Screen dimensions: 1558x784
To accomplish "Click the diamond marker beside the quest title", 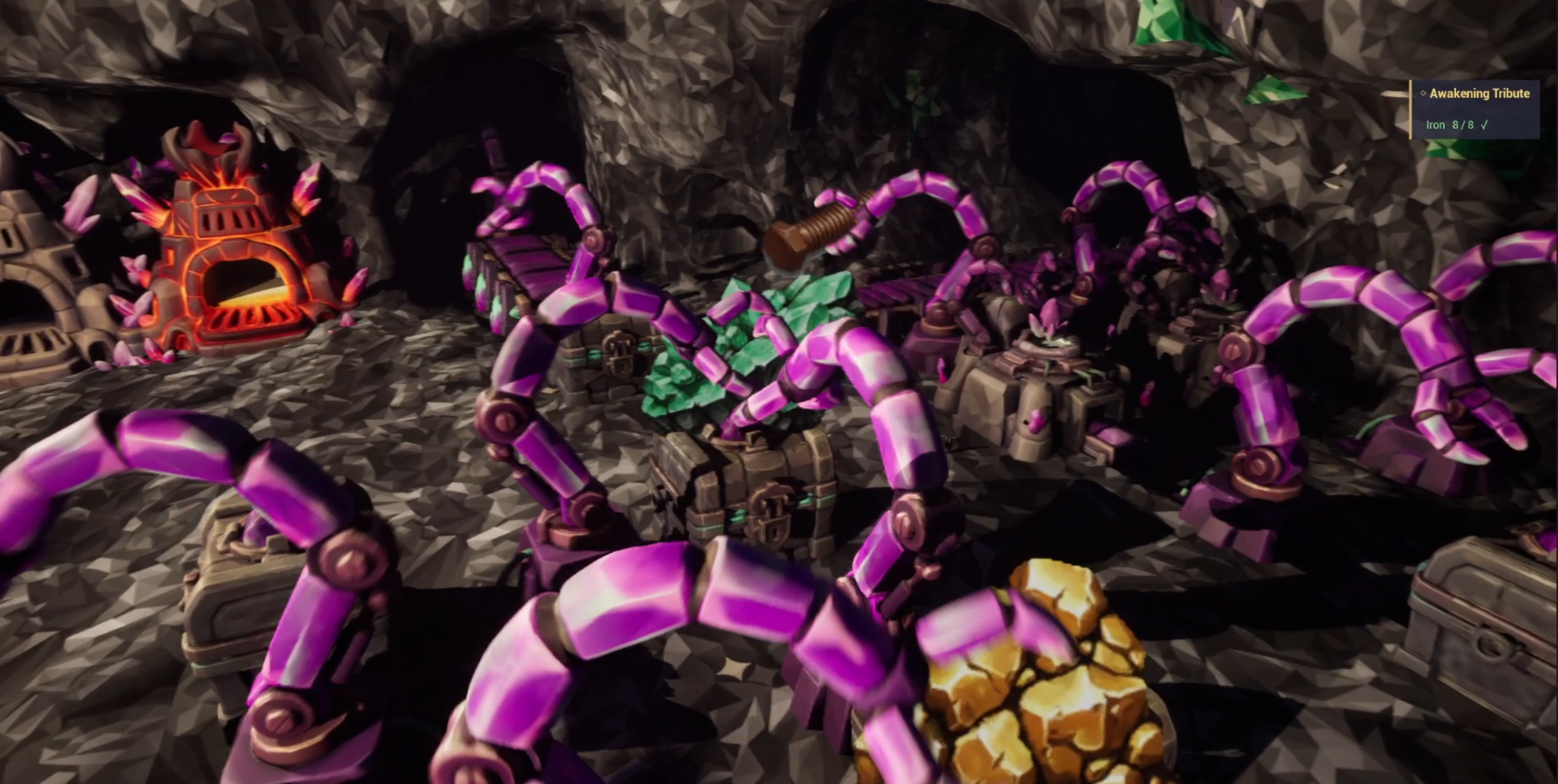I will [1423, 94].
